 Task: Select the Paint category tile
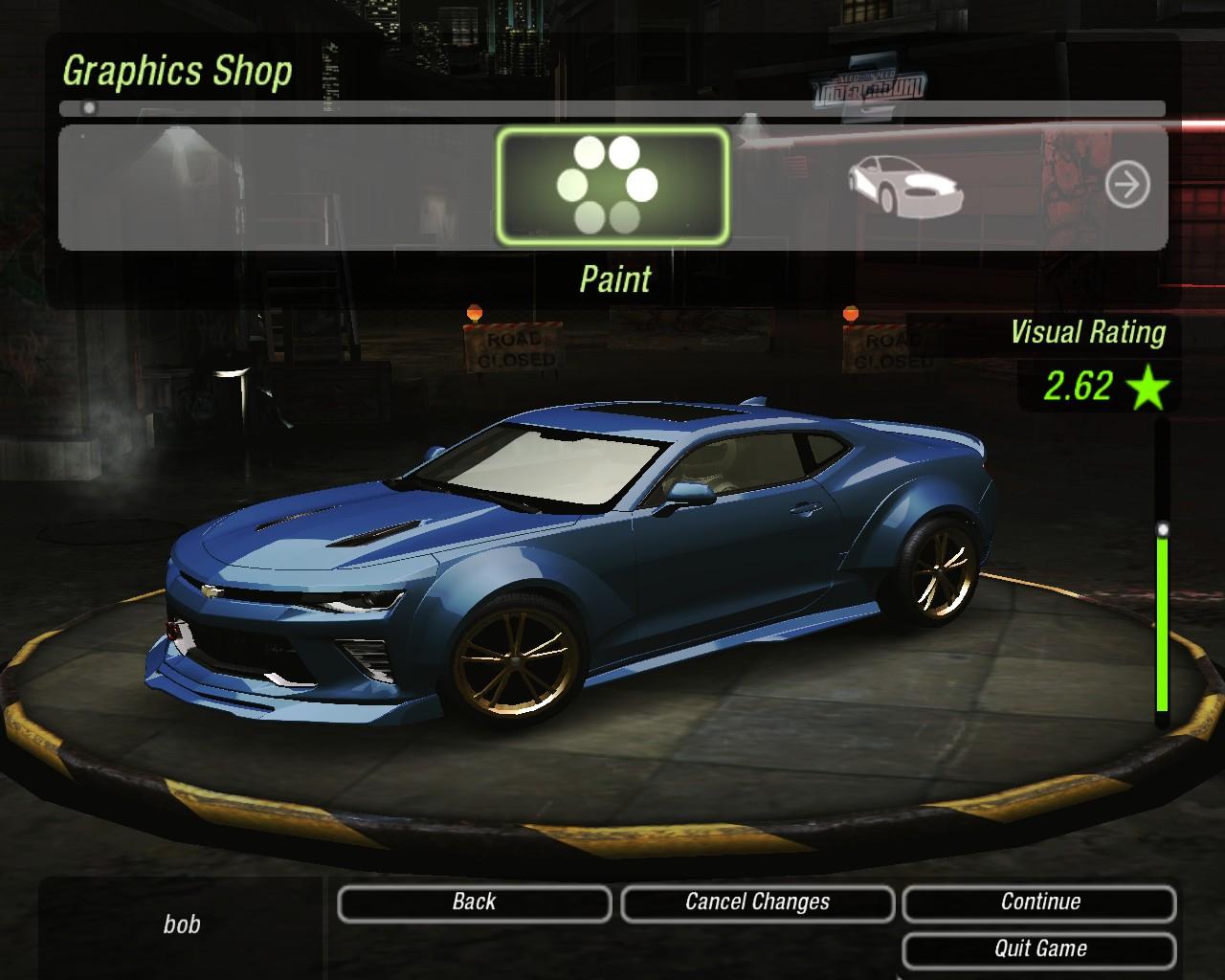point(612,187)
